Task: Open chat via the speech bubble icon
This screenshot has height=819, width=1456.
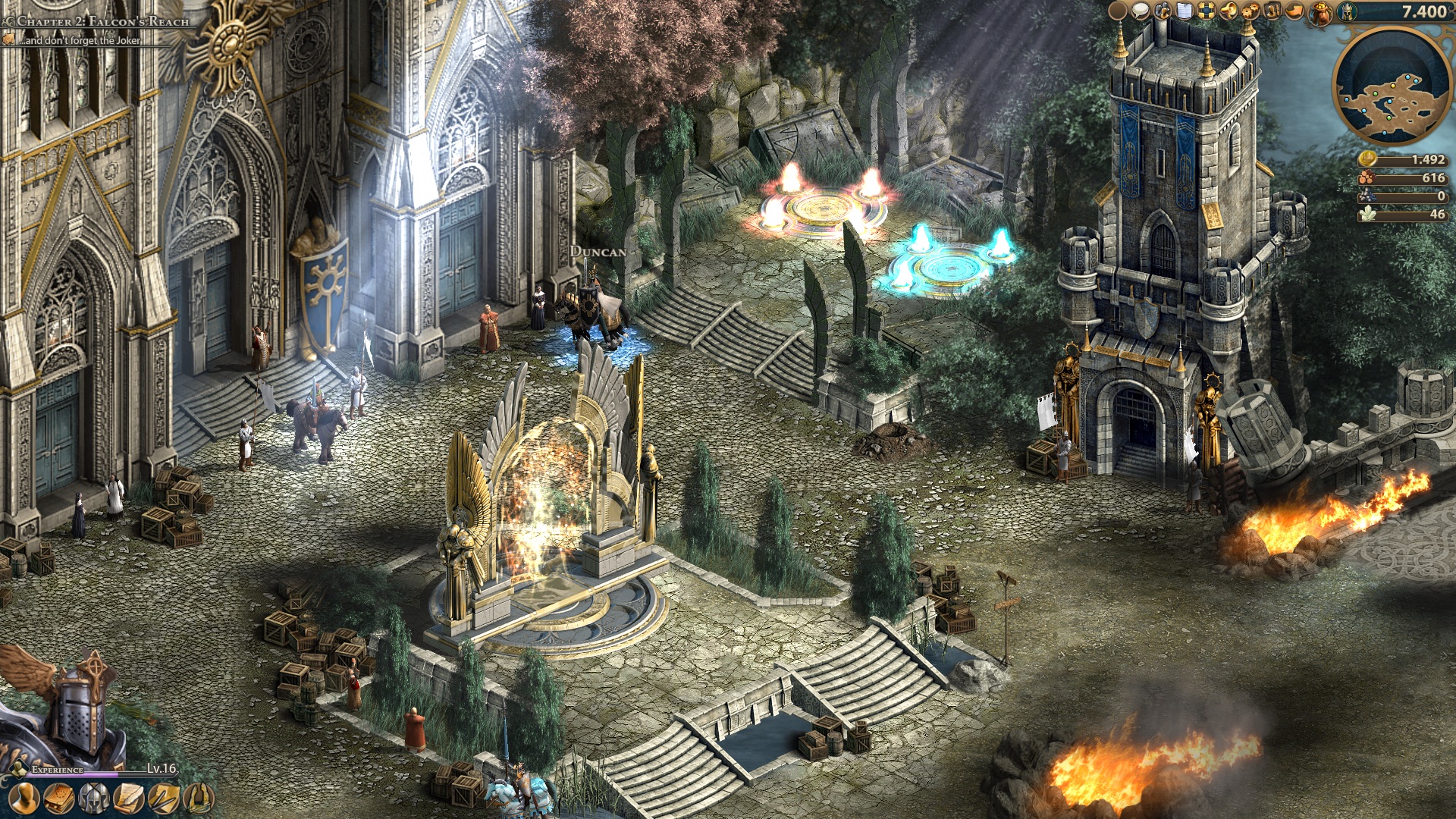Action: click(1141, 11)
